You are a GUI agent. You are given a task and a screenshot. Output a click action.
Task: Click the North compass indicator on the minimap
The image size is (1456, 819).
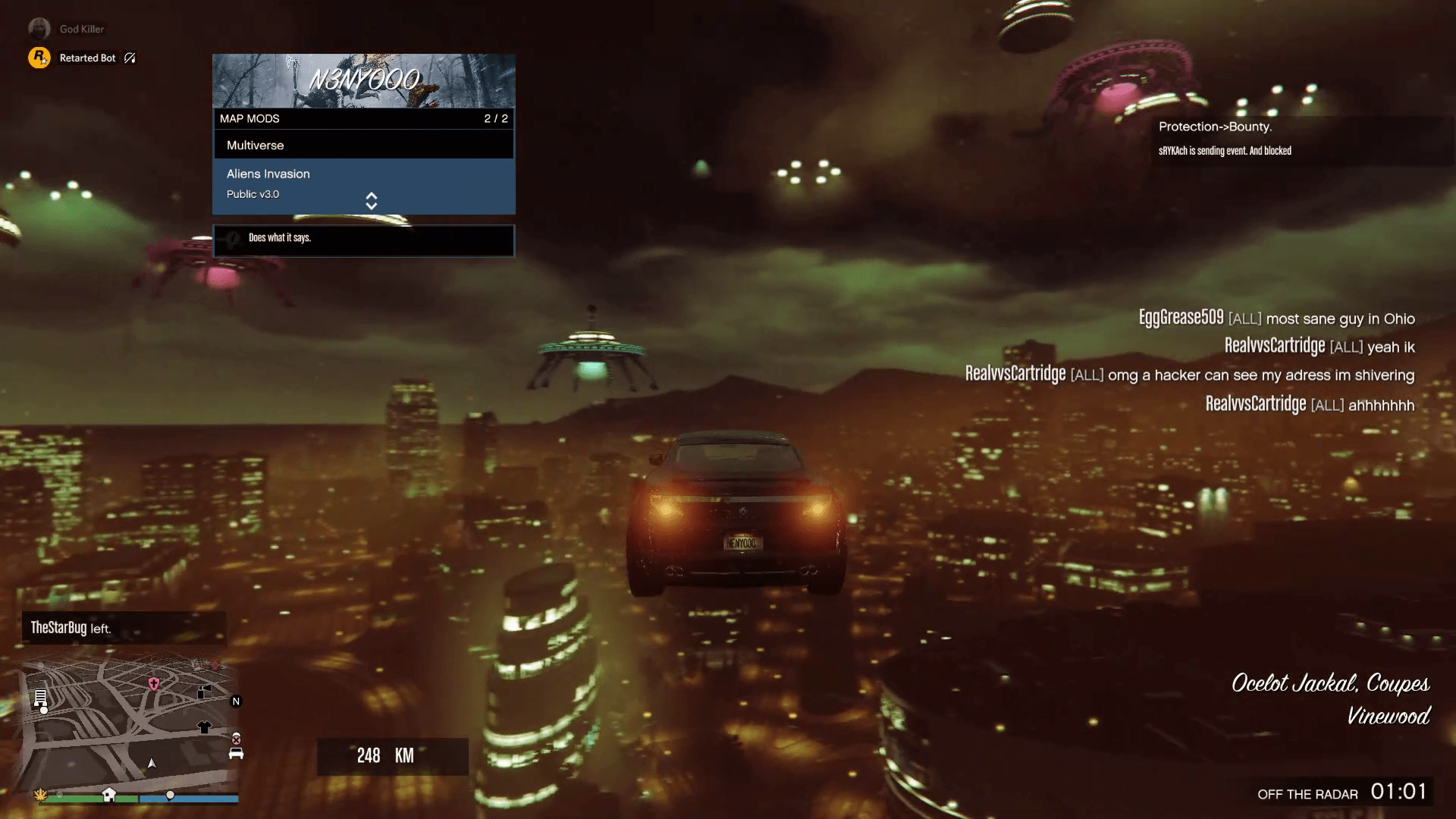(235, 701)
